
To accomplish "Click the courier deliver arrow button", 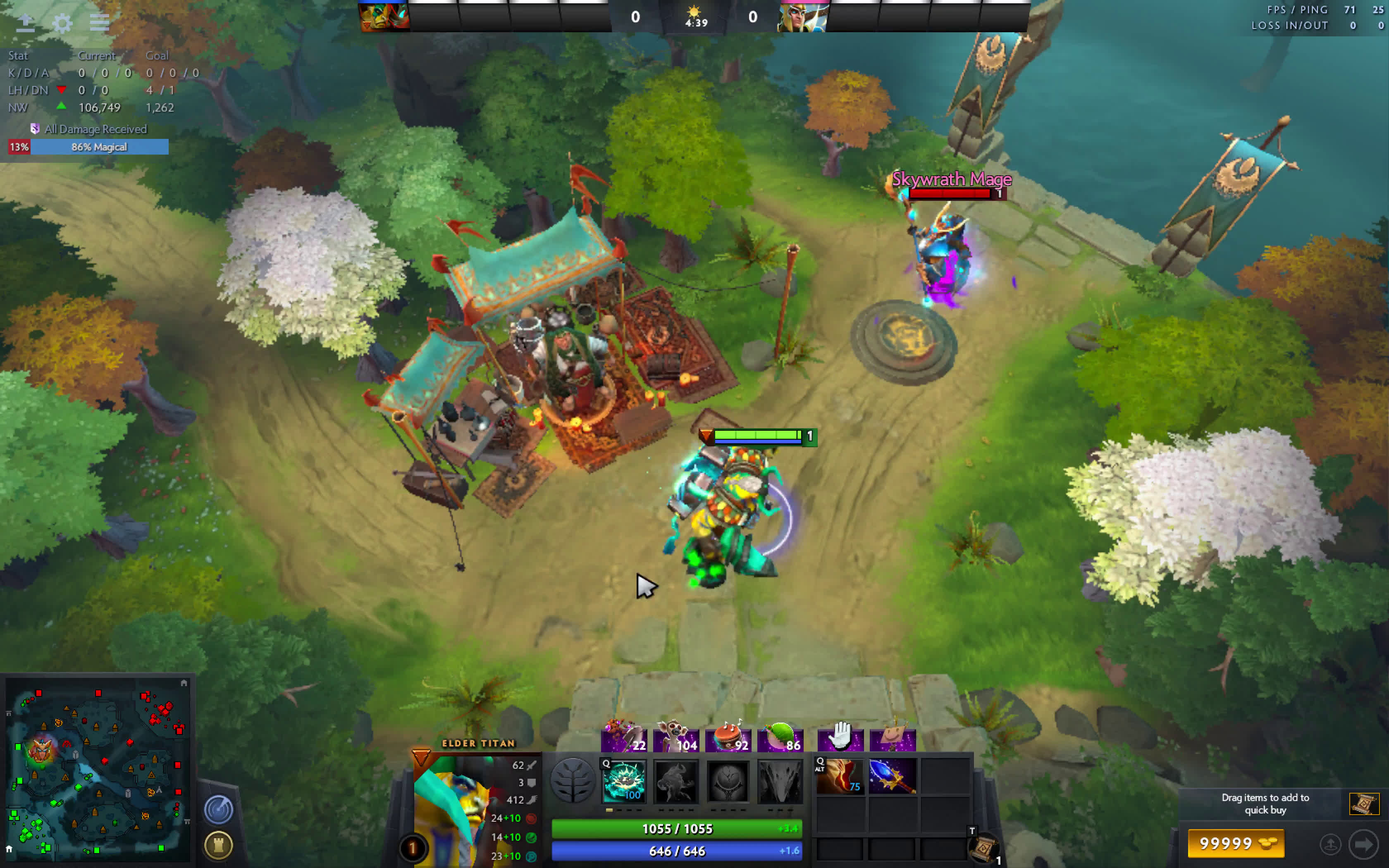I will coord(1364,844).
